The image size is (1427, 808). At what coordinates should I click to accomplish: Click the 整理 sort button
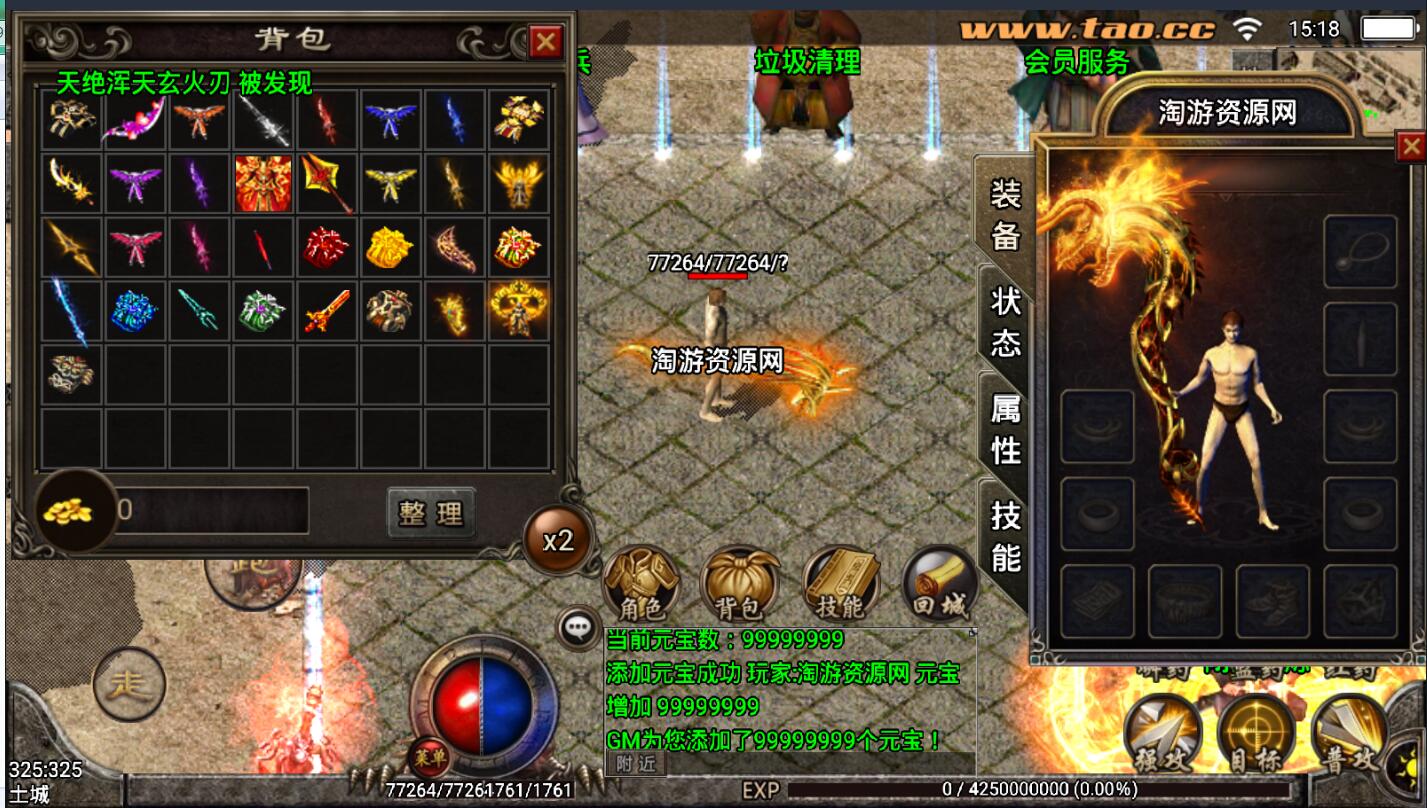(x=431, y=513)
